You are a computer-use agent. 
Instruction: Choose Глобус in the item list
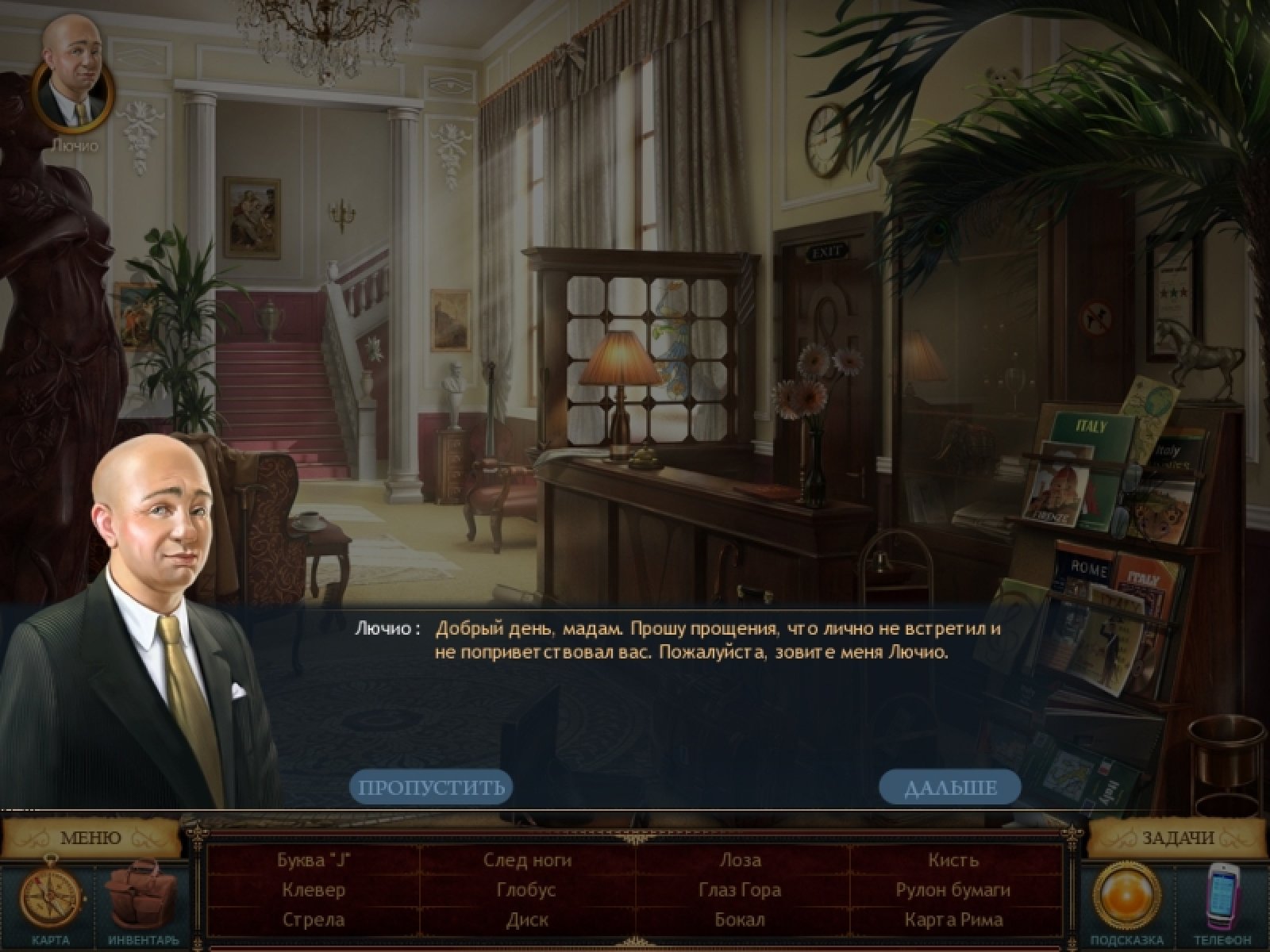tap(527, 890)
